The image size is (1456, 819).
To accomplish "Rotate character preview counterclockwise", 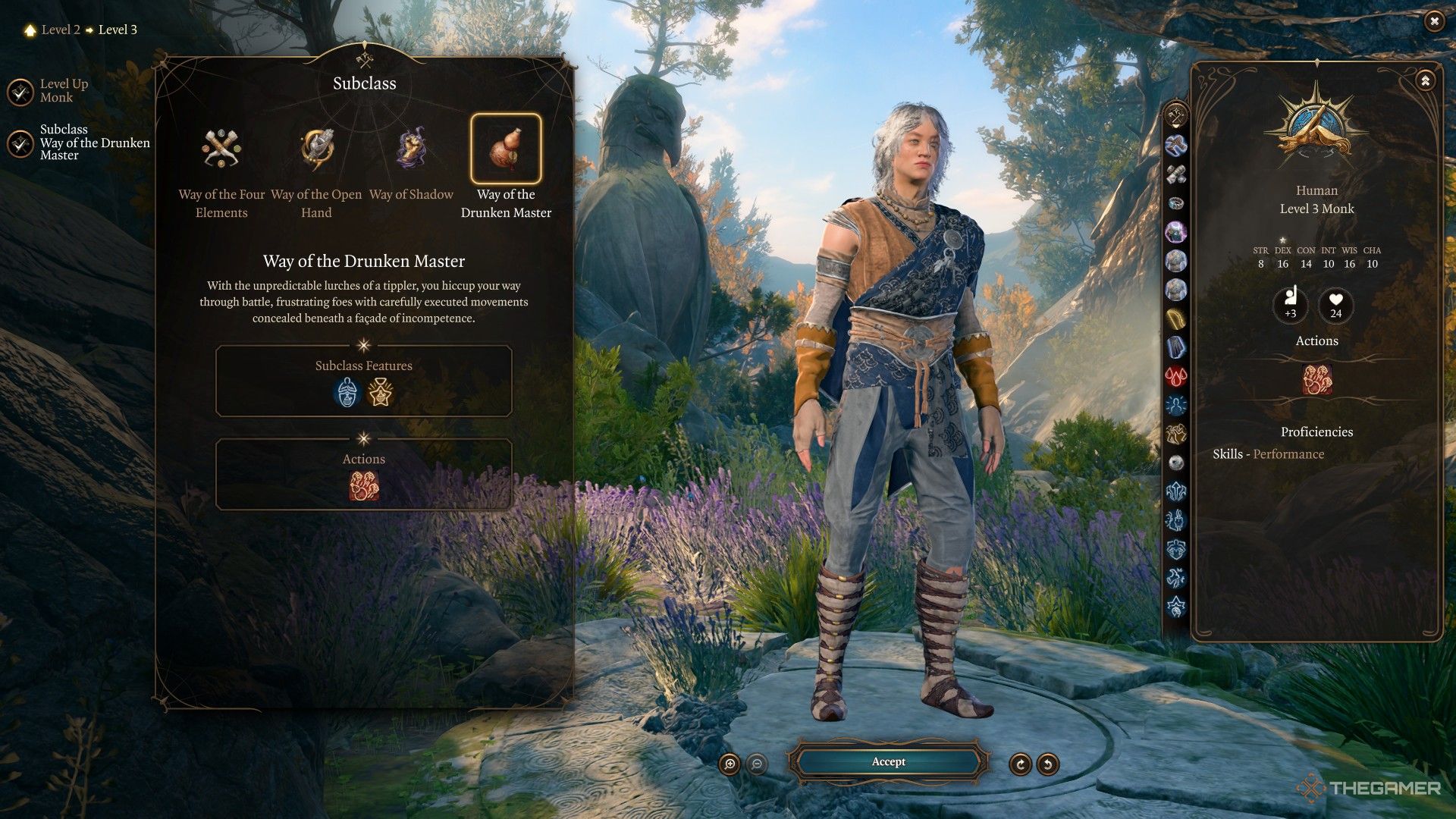I will point(1047,764).
